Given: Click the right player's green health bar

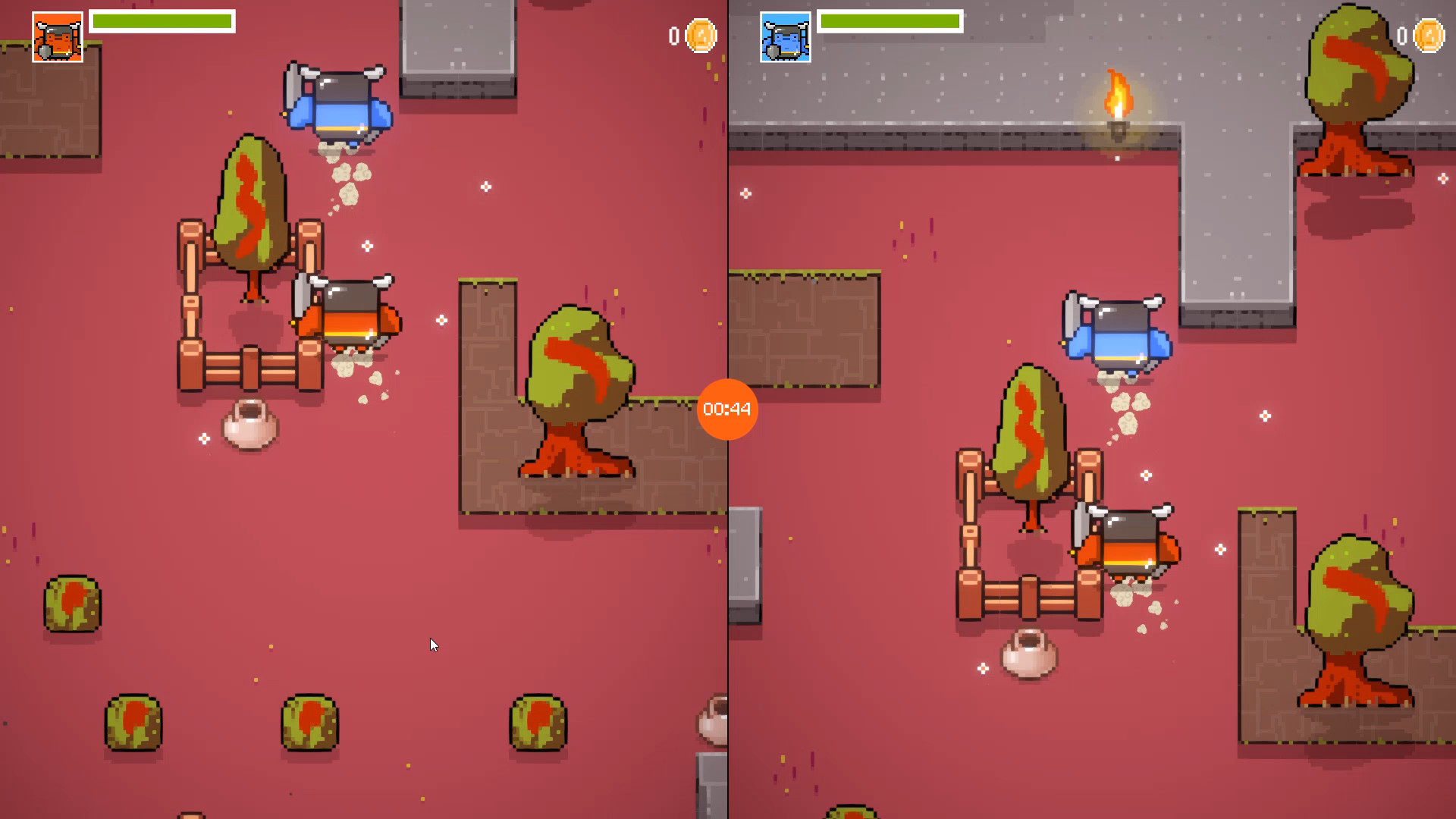Looking at the screenshot, I should click(x=889, y=21).
